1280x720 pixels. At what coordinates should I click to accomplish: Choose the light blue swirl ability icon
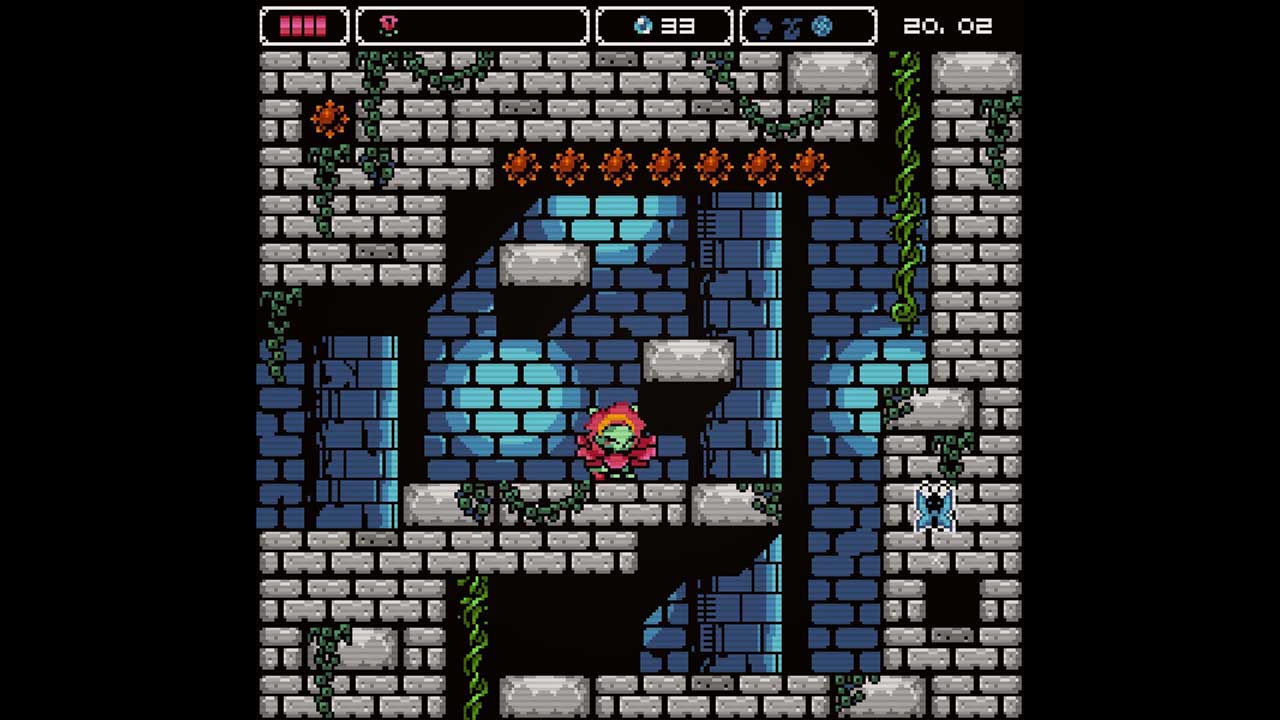pyautogui.click(x=822, y=27)
